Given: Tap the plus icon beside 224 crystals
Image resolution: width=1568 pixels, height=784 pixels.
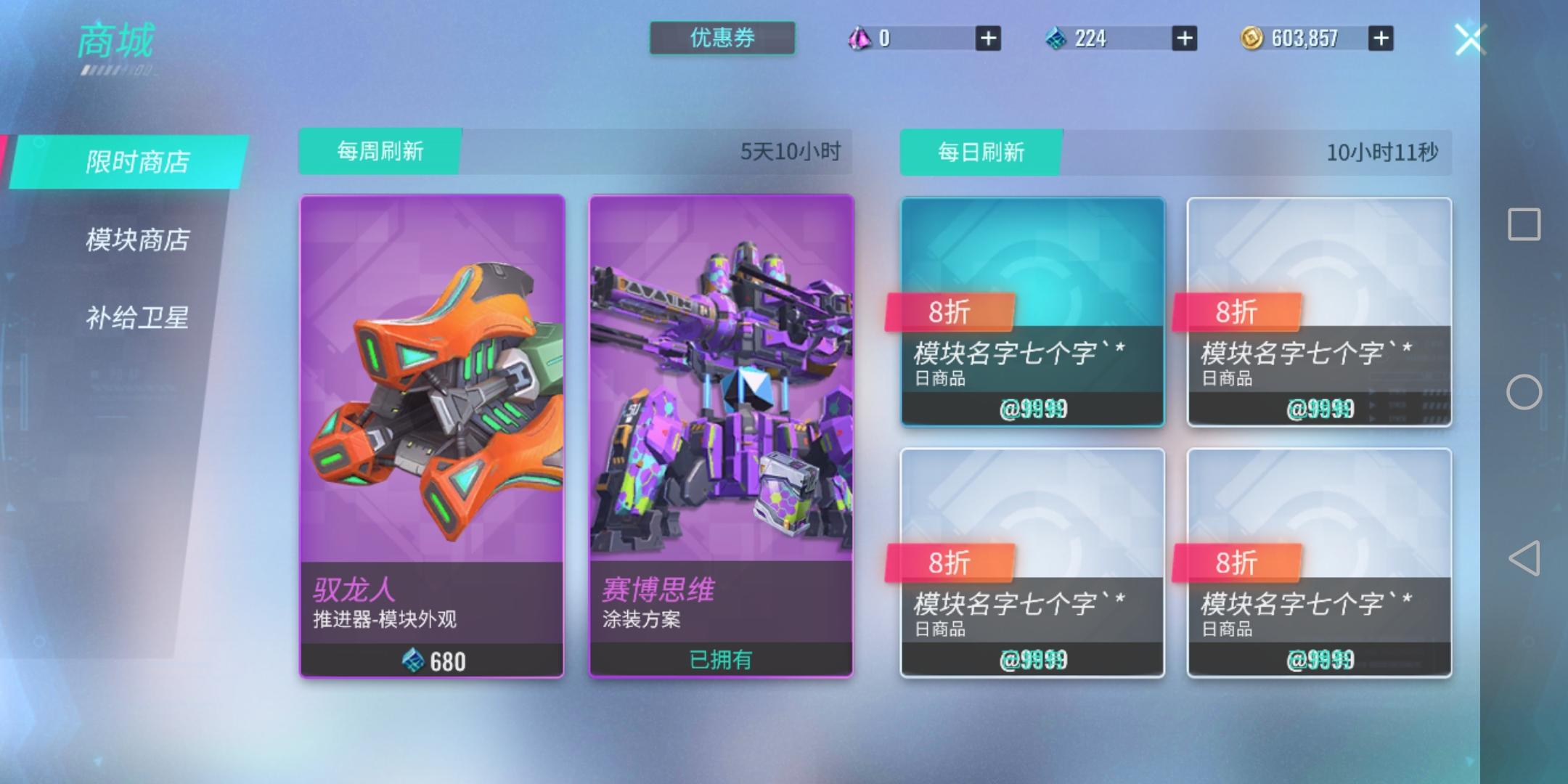Looking at the screenshot, I should 1183,38.
